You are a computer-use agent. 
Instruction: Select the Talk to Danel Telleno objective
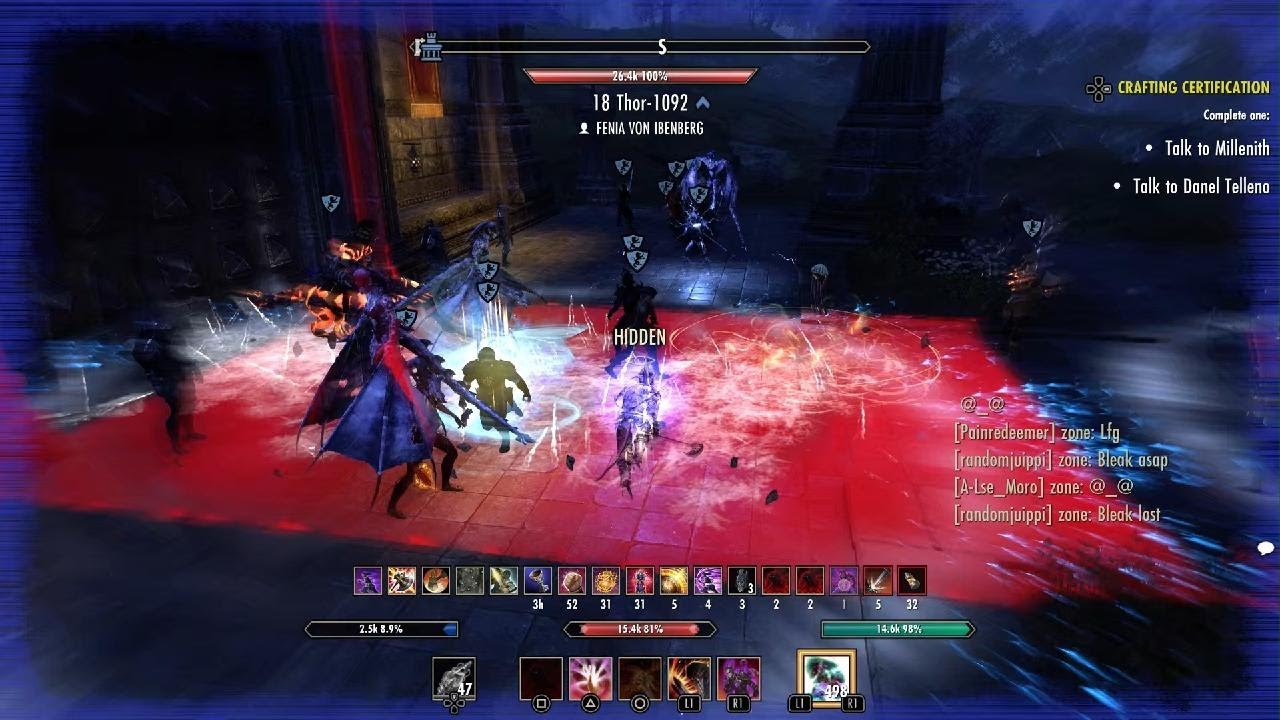pyautogui.click(x=1200, y=186)
